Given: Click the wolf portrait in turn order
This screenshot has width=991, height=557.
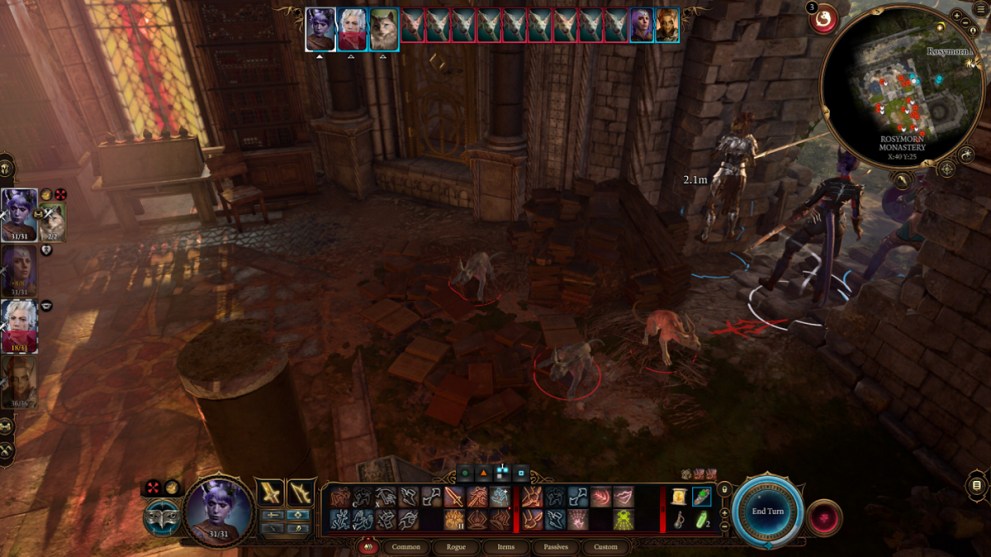Looking at the screenshot, I should click(384, 27).
